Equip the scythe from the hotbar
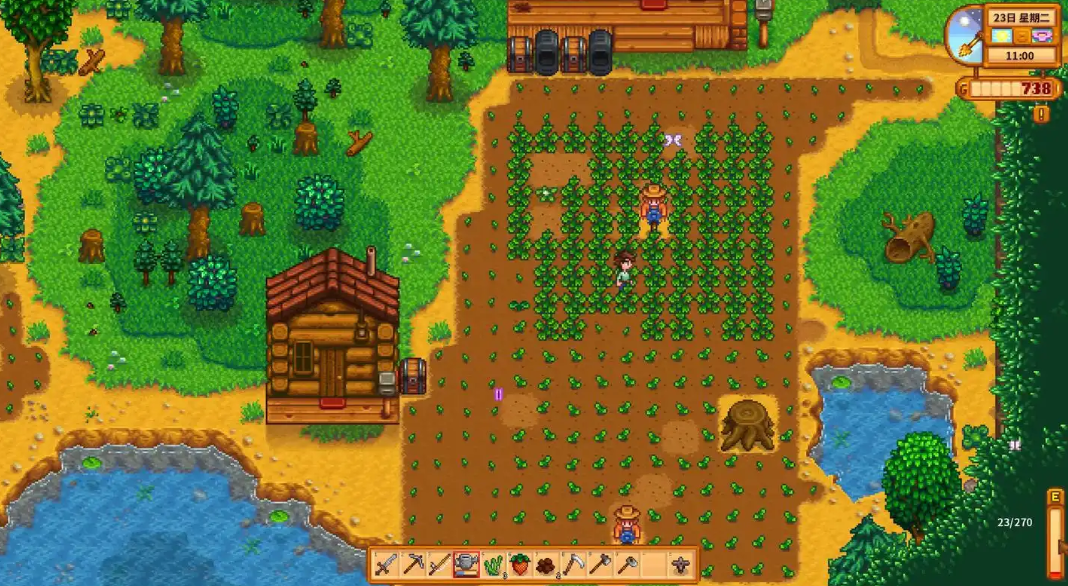Viewport: 1068px width, 586px height. click(x=574, y=566)
